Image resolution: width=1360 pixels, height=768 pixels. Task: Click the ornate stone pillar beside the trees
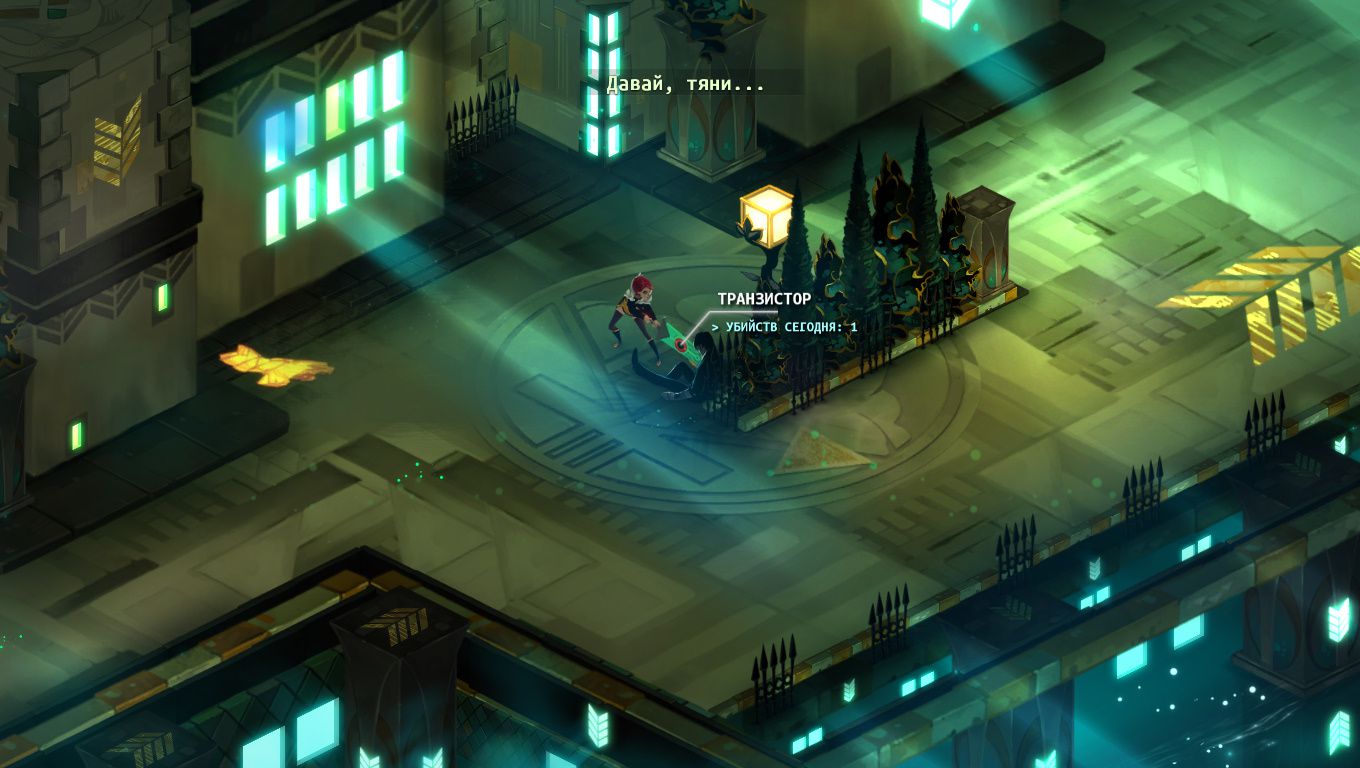click(x=989, y=245)
